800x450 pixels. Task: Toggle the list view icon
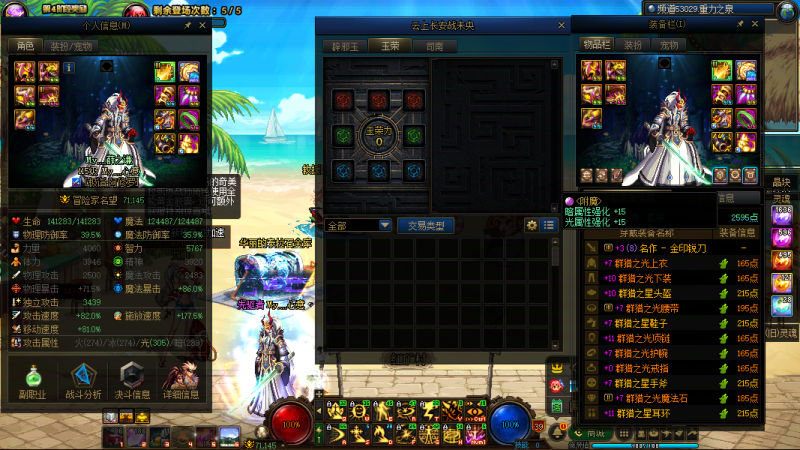point(549,226)
